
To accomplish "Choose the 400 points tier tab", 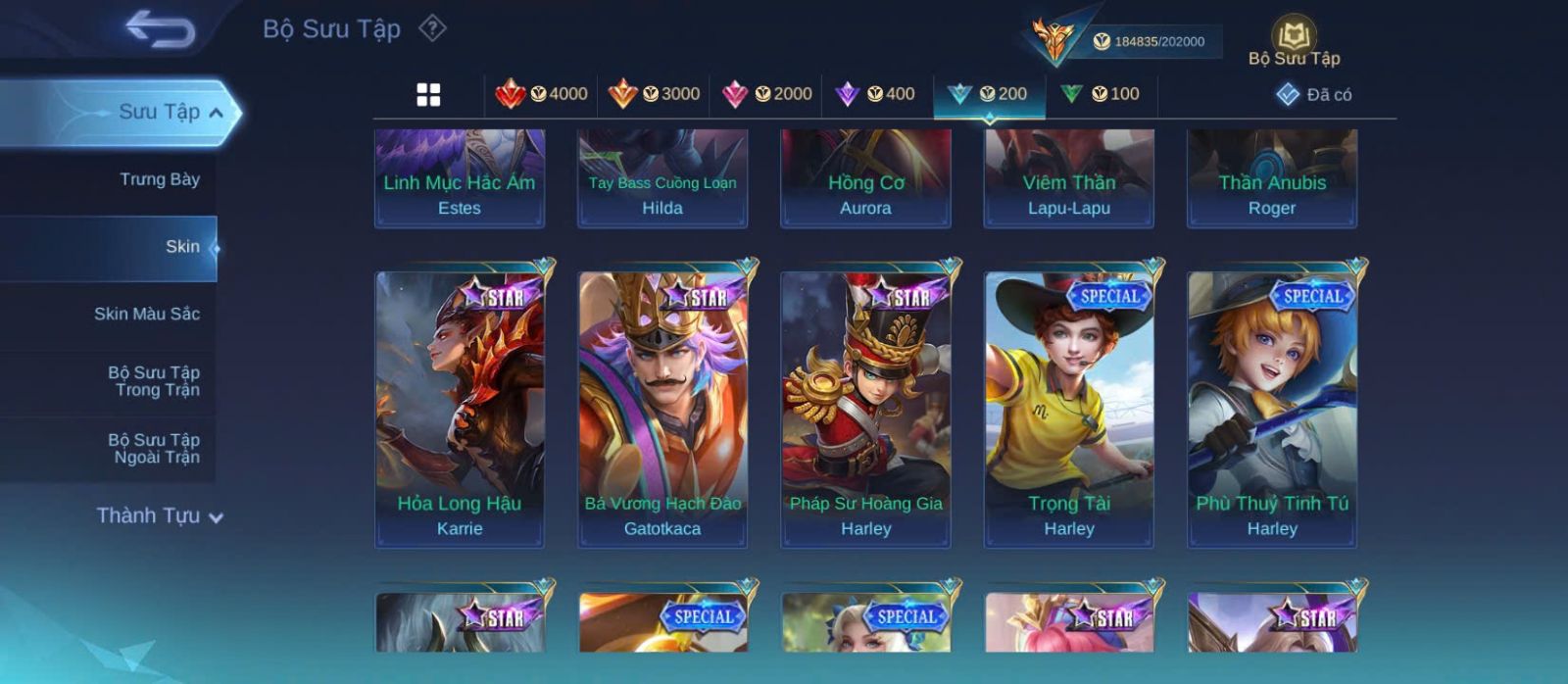I will 875,94.
